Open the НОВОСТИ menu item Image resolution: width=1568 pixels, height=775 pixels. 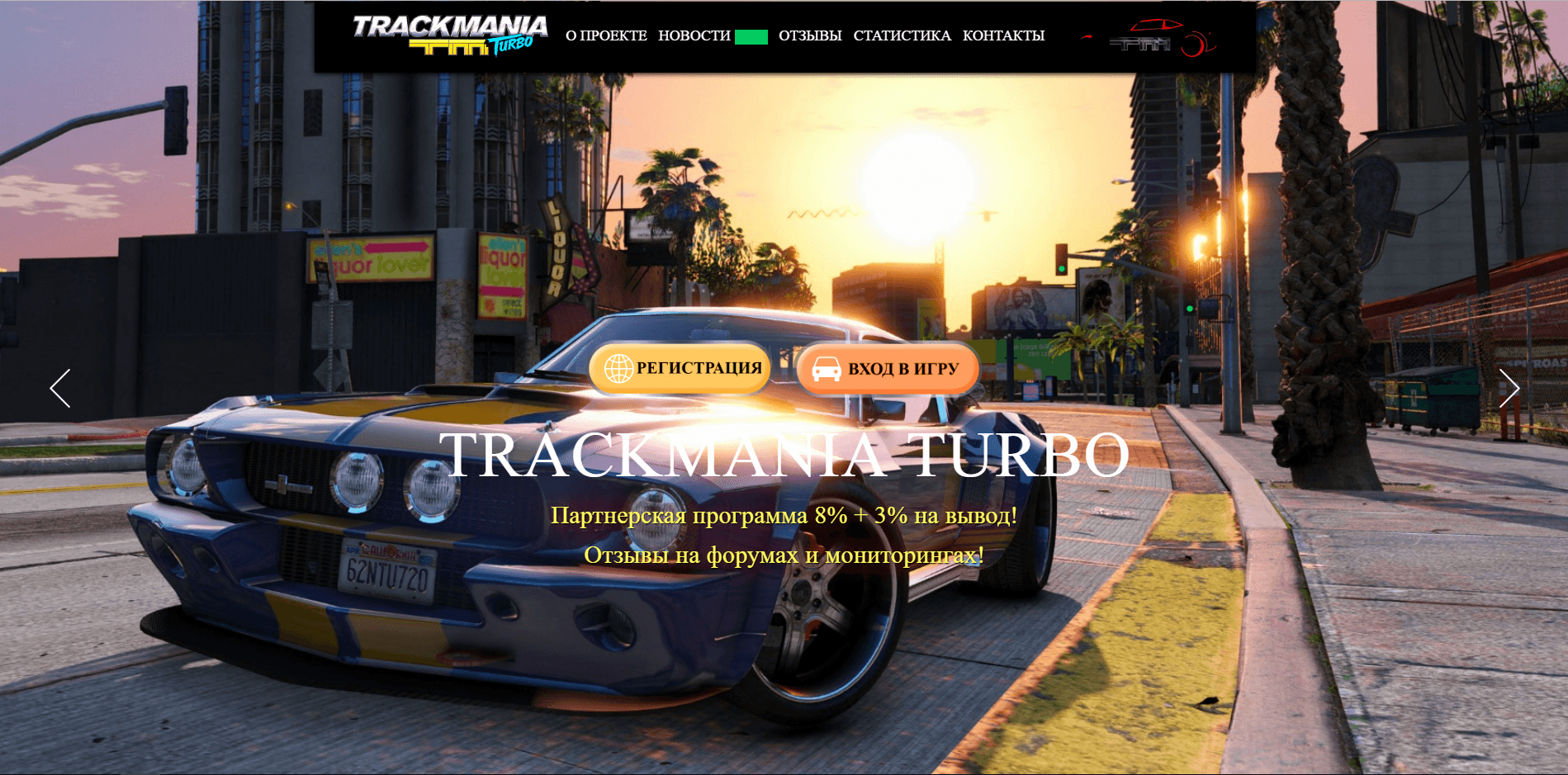point(694,35)
